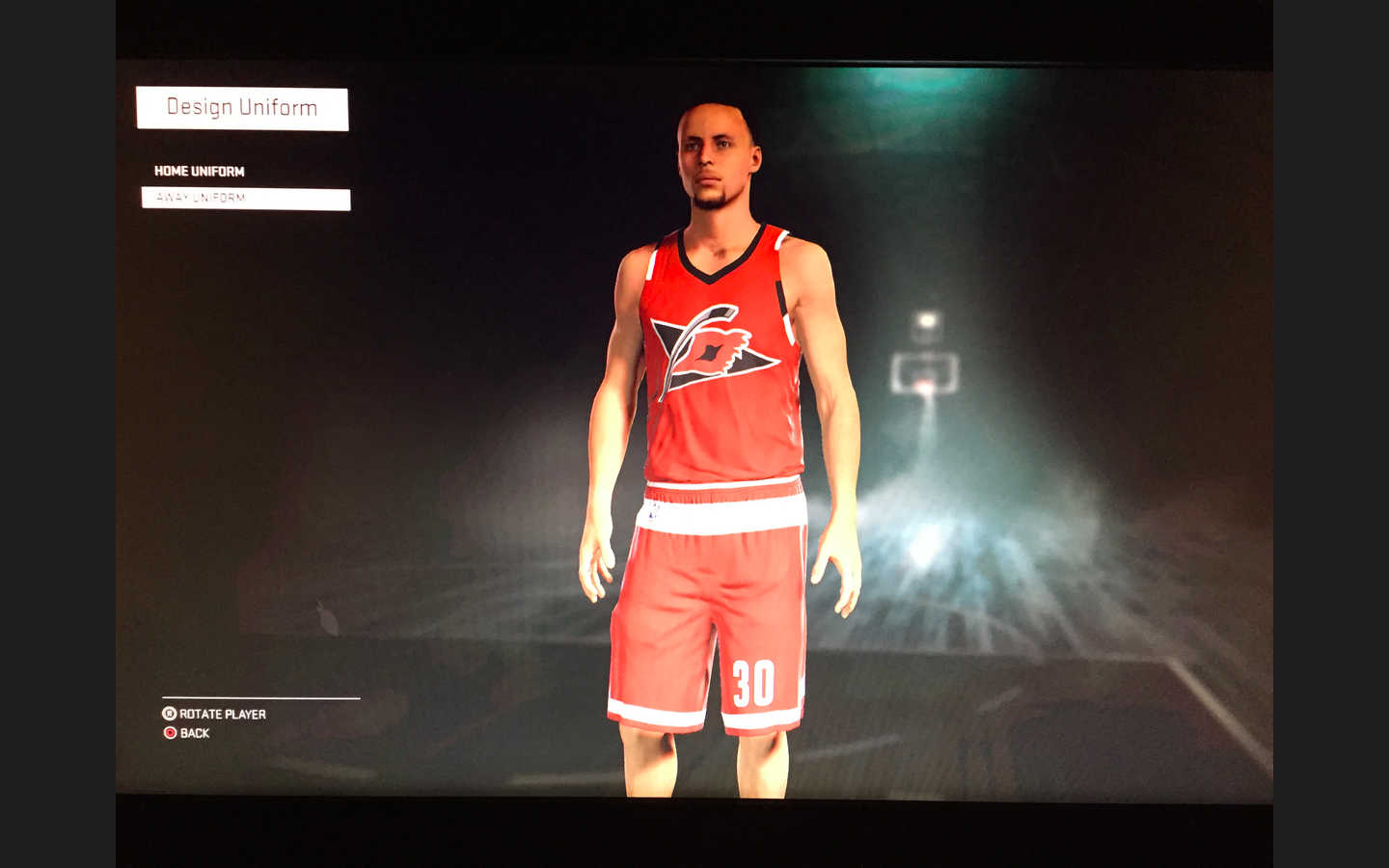The image size is (1389, 868).
Task: Choose the highlighted Away Uniform option
Action: pyautogui.click(x=245, y=199)
